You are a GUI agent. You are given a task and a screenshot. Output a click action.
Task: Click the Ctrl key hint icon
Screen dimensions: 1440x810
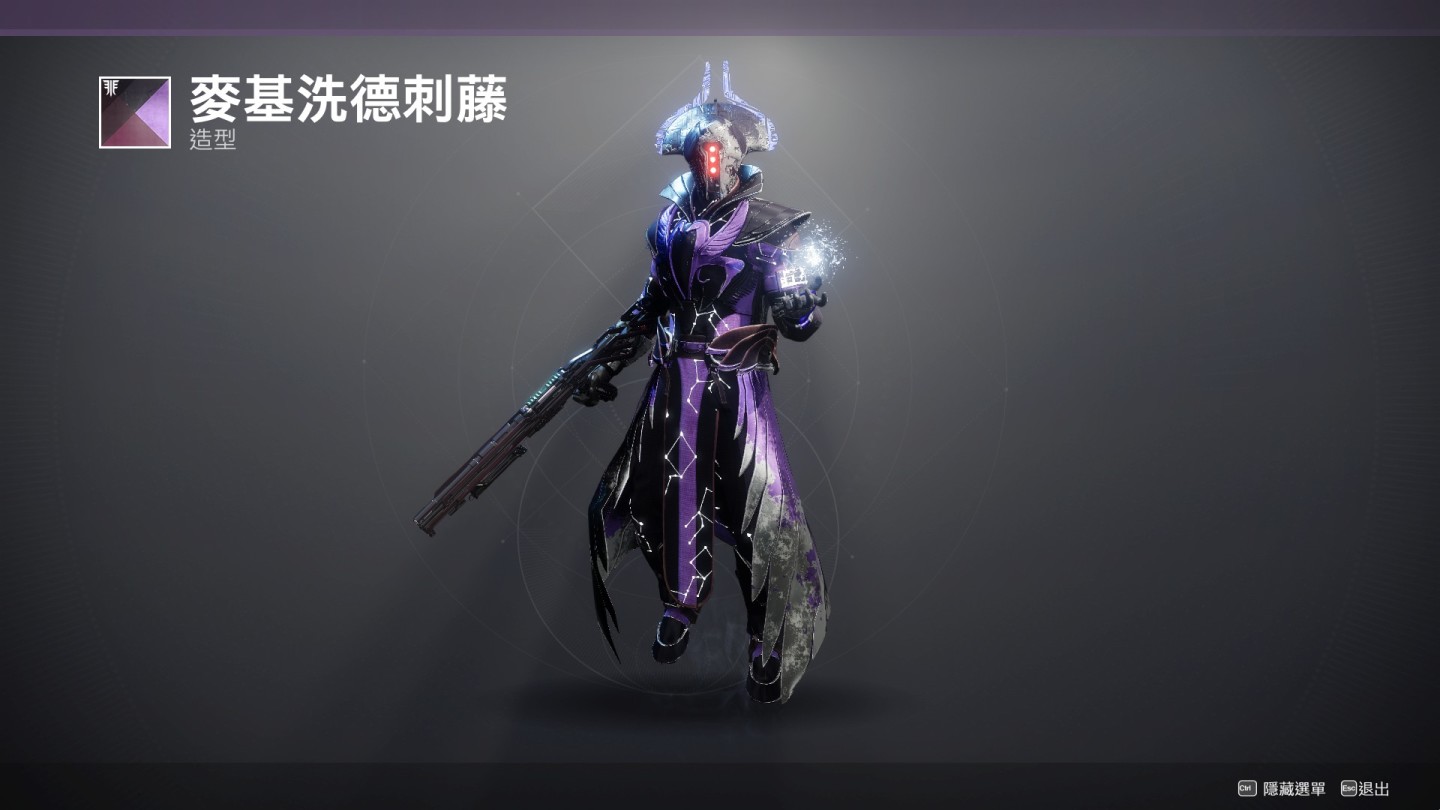1245,789
